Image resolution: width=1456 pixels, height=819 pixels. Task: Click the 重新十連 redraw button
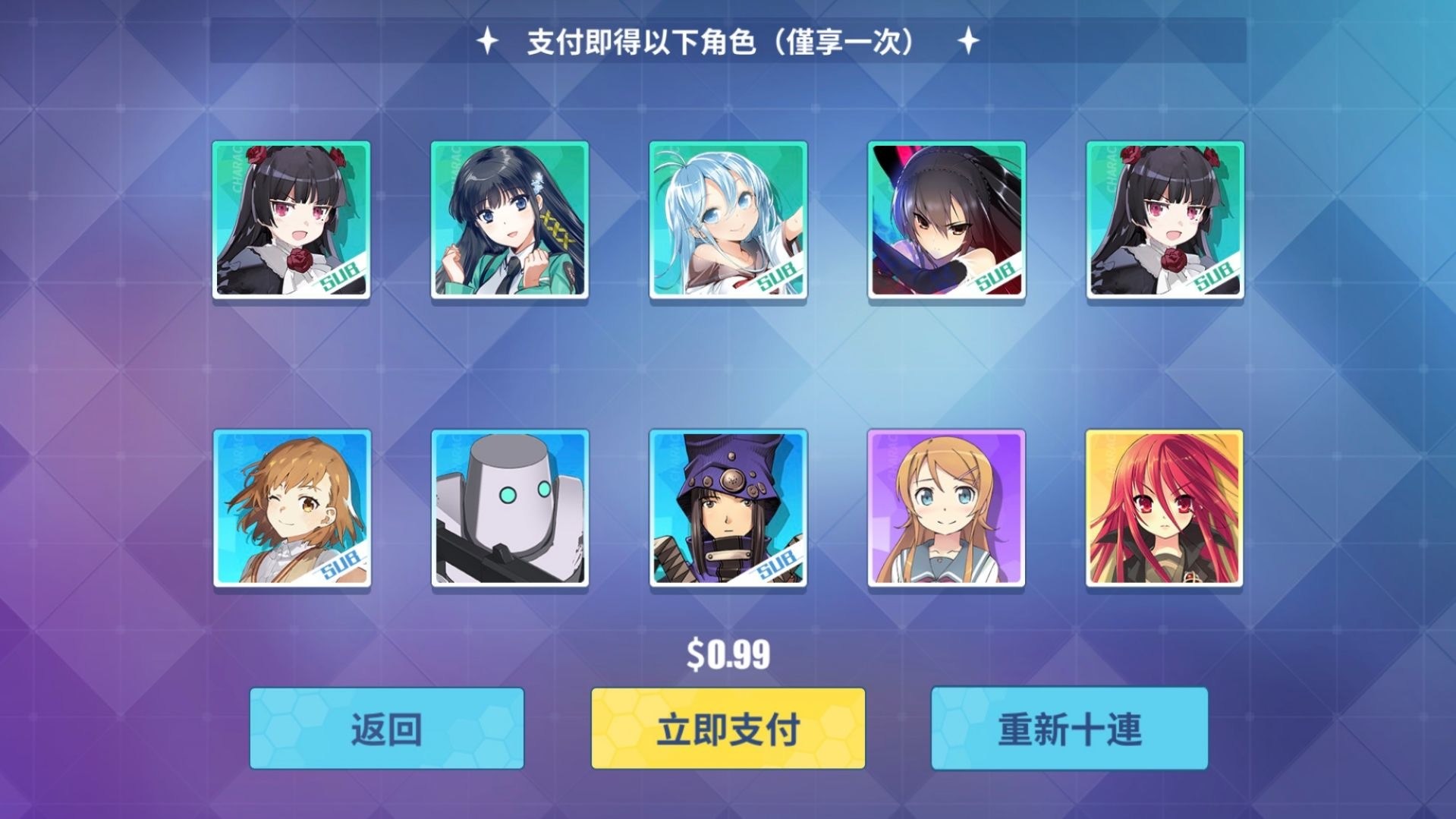1070,729
